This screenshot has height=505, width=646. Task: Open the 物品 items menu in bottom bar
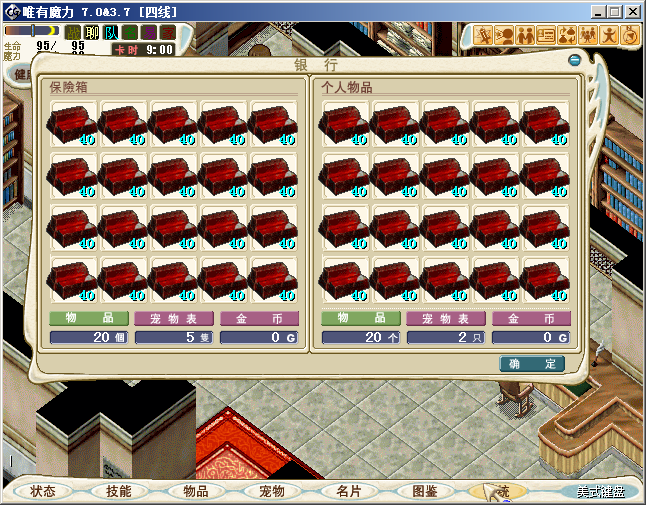coord(195,491)
